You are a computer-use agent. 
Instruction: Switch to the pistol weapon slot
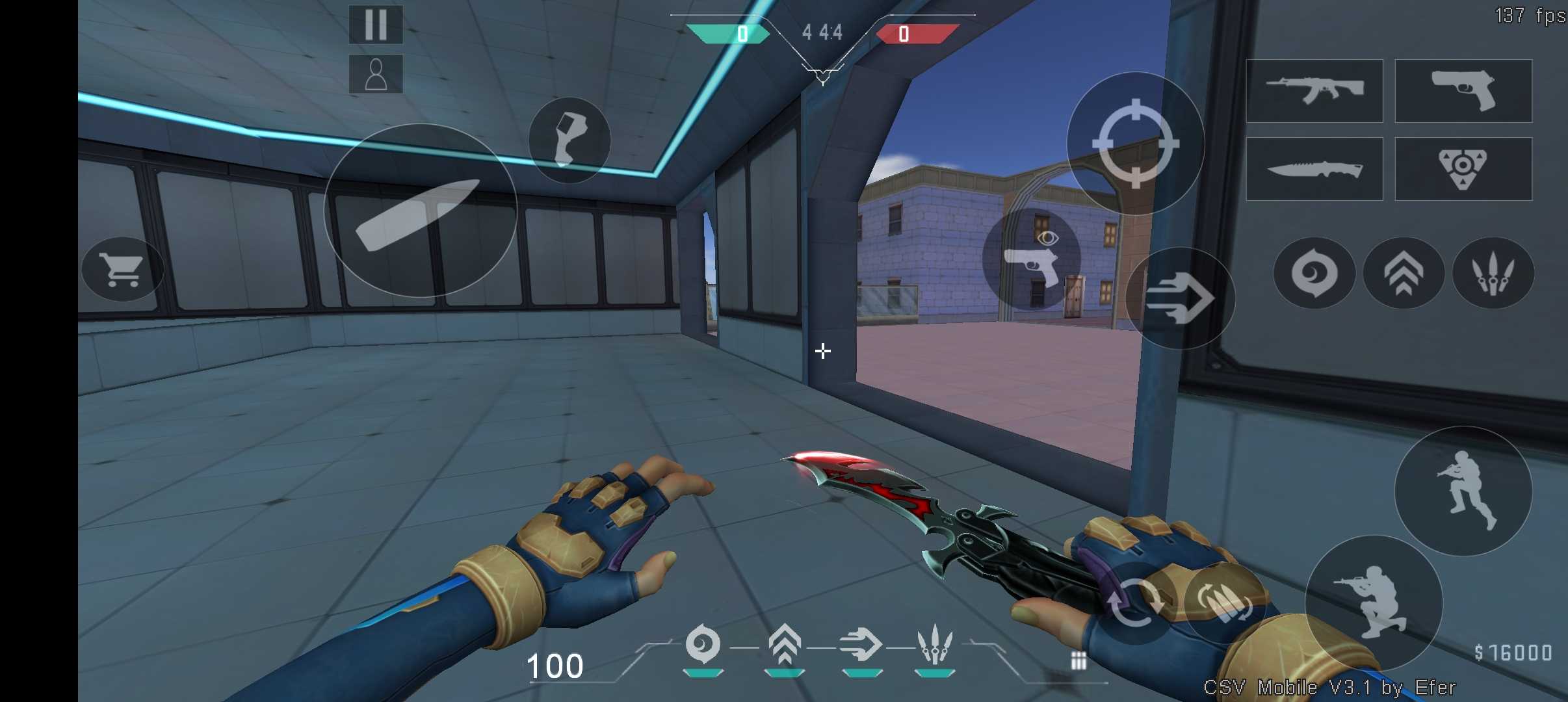point(1463,91)
